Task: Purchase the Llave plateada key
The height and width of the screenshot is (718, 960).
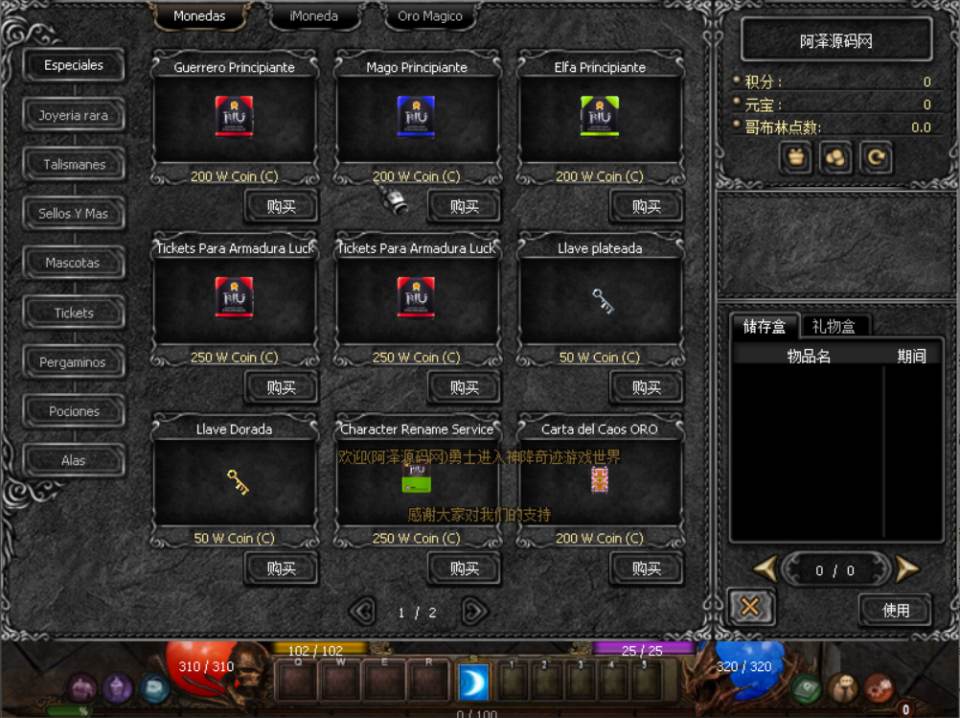Action: 646,388
